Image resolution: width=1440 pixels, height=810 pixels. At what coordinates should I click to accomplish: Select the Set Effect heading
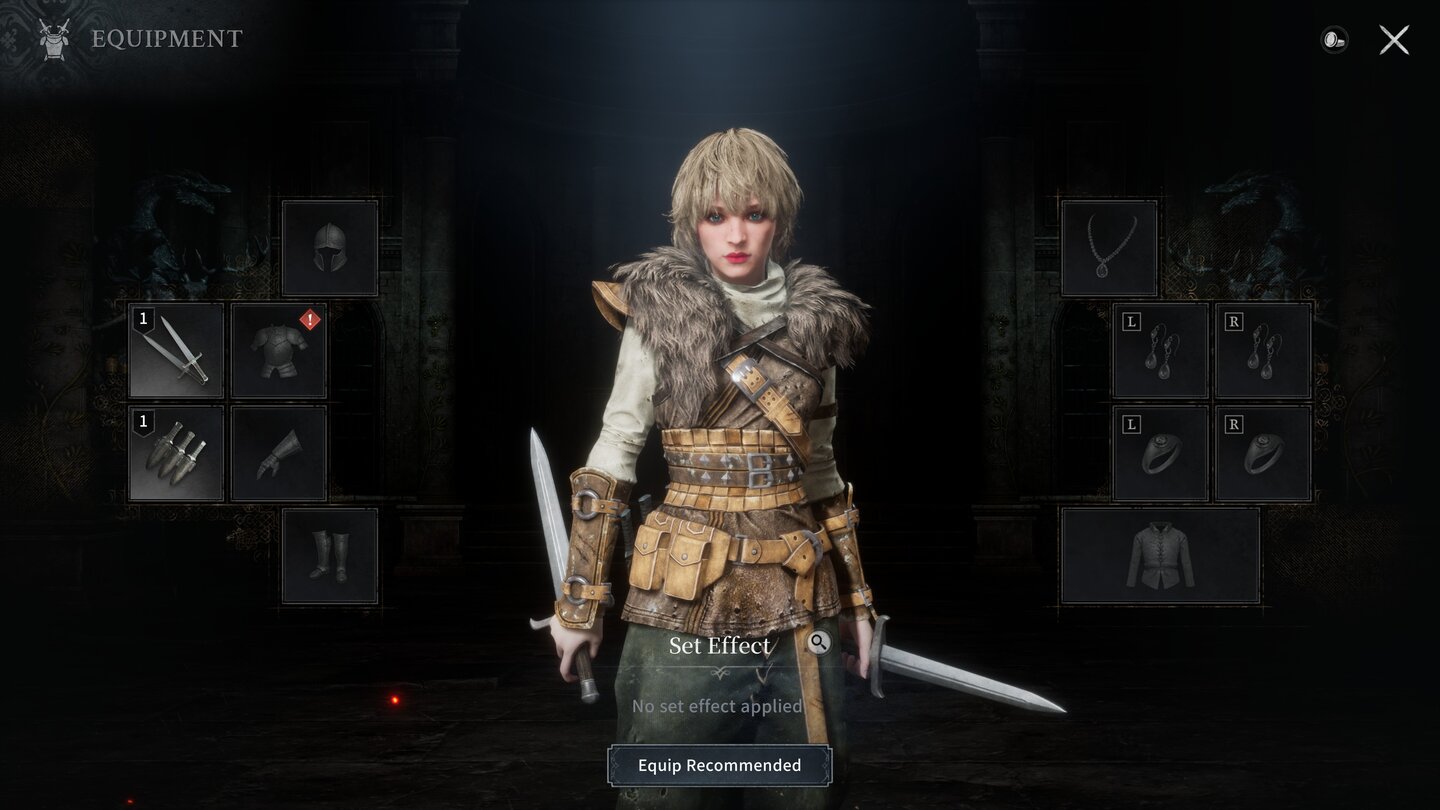(x=720, y=646)
